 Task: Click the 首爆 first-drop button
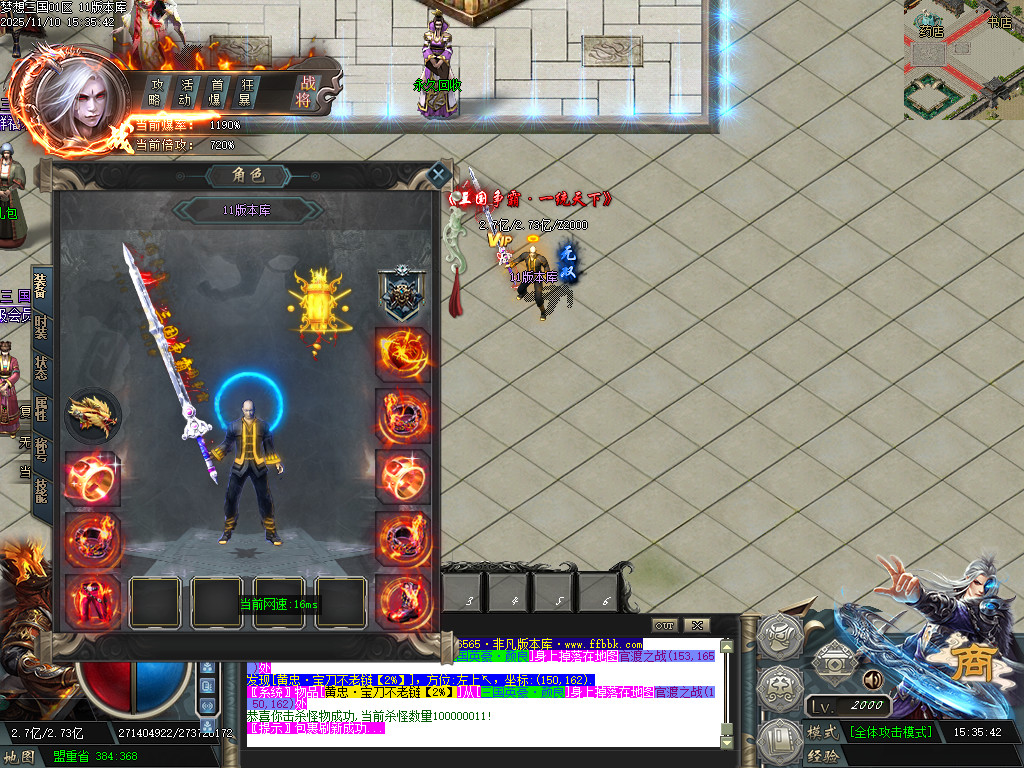pyautogui.click(x=215, y=92)
